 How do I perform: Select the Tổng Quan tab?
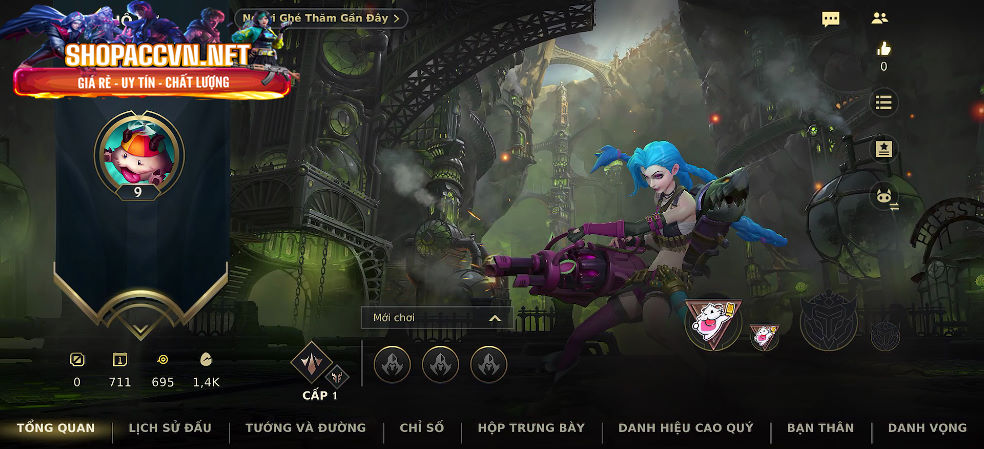(56, 428)
